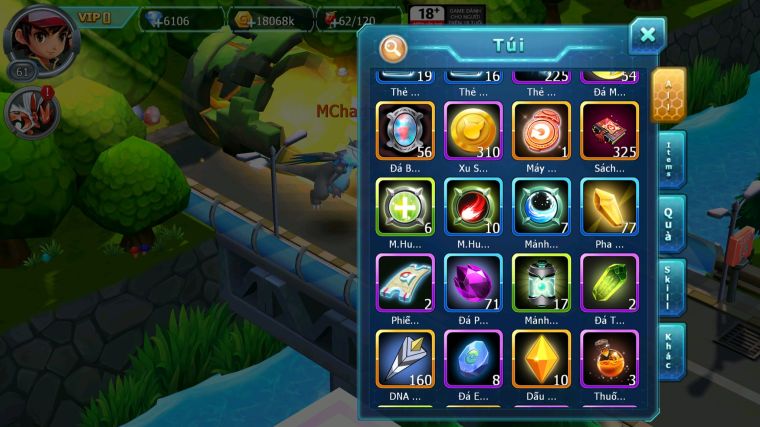The height and width of the screenshot is (427, 760).
Task: Choose the Sách... red book item
Action: coord(609,131)
